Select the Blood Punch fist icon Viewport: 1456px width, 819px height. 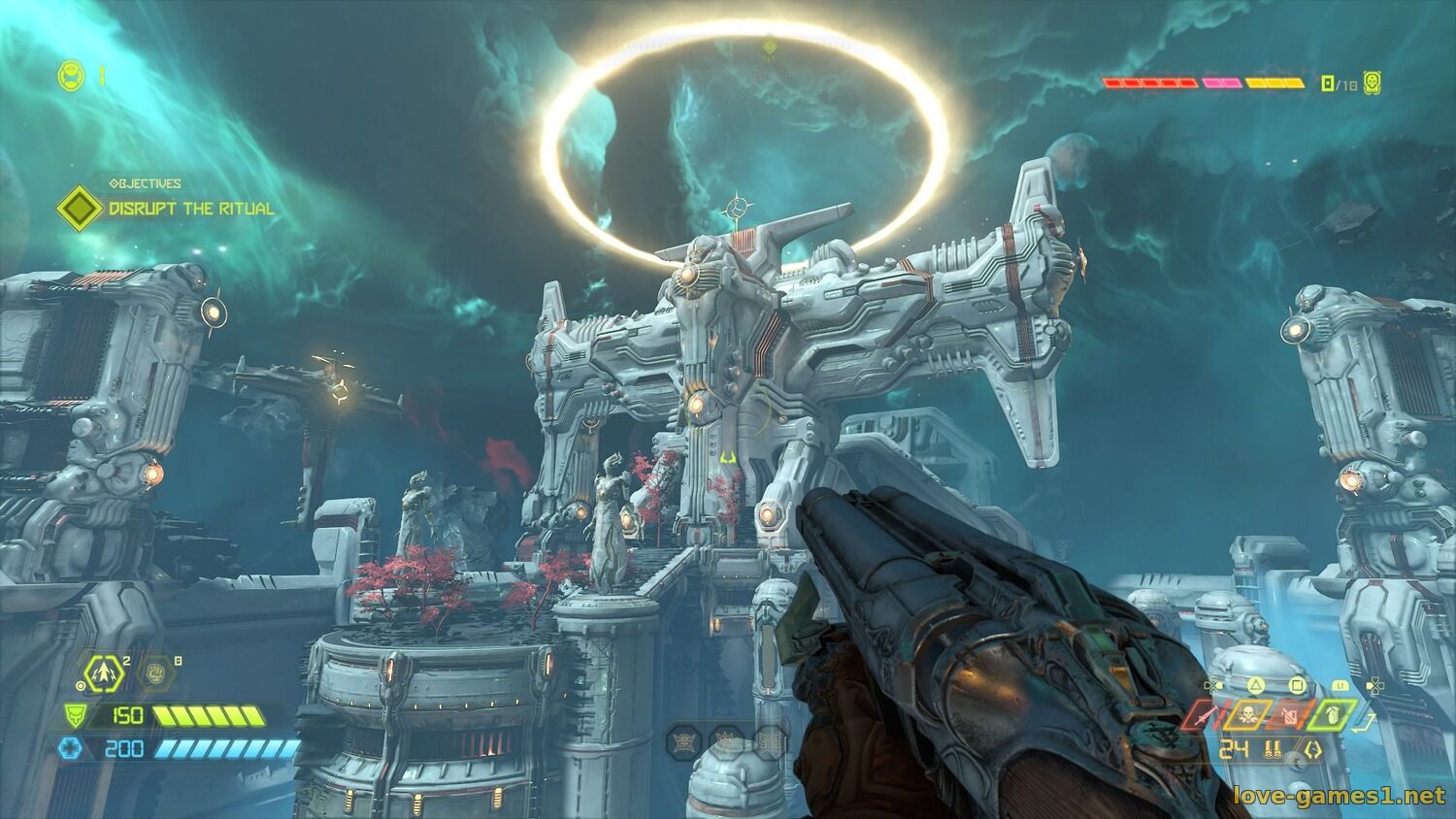(156, 672)
